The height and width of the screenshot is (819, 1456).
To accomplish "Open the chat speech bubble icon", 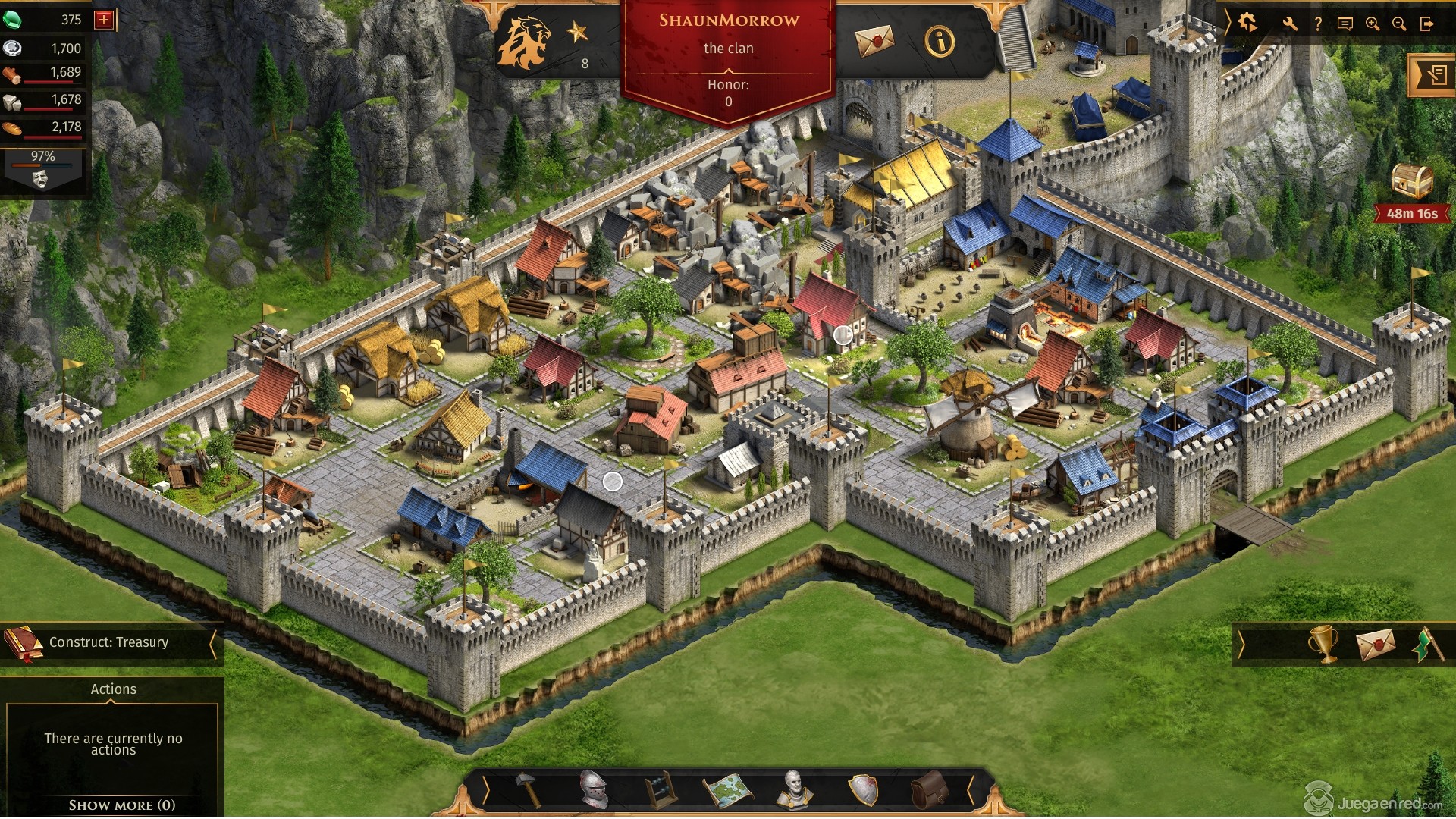I will (x=1345, y=24).
